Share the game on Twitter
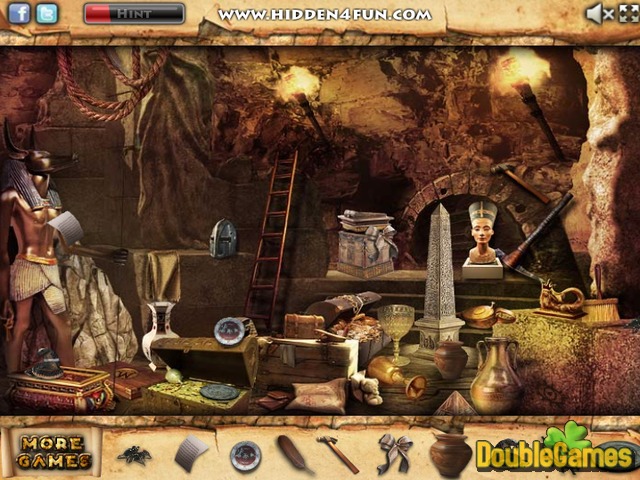The image size is (640, 480). click(x=46, y=14)
